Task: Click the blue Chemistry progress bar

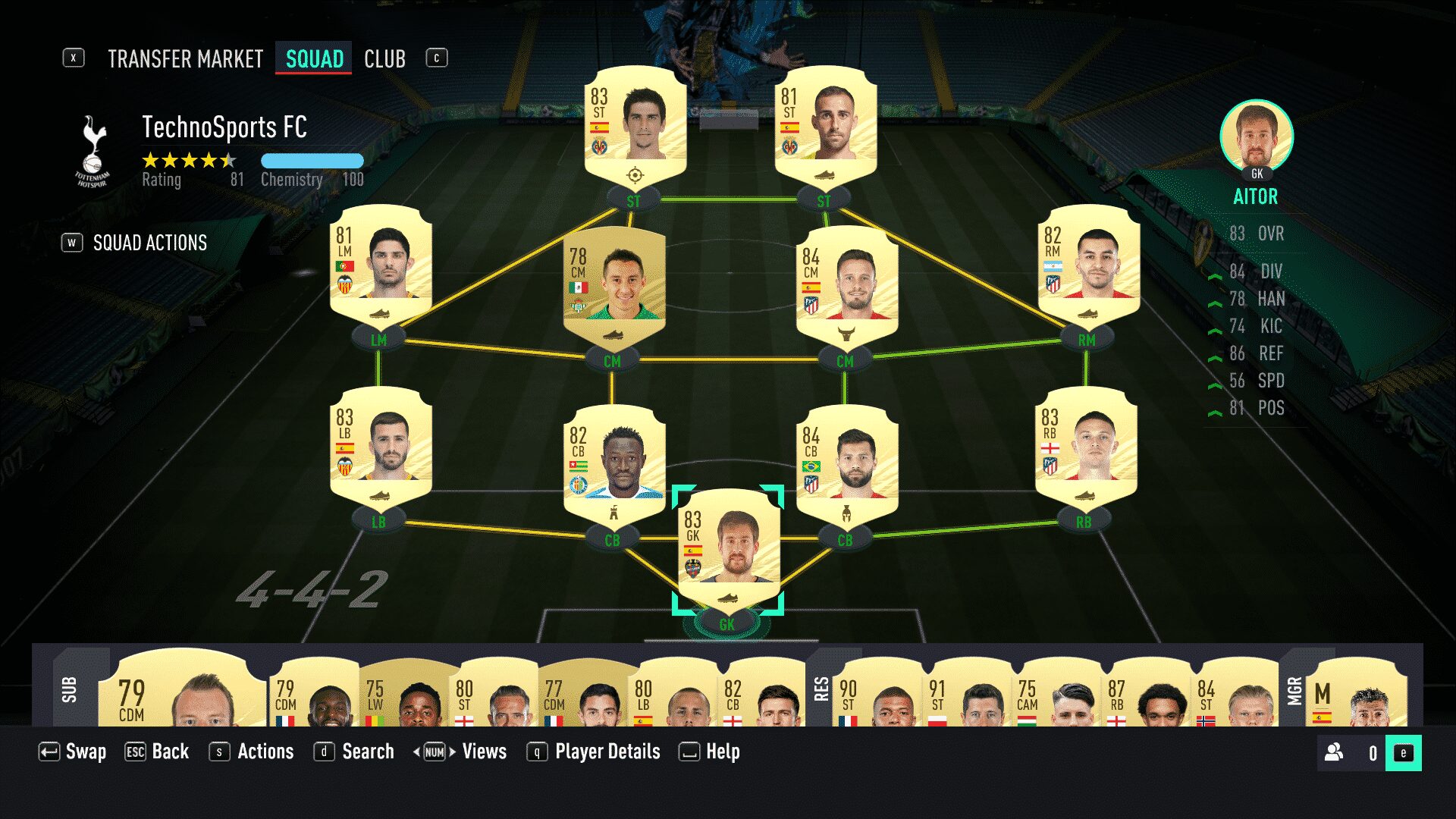Action: 312,160
